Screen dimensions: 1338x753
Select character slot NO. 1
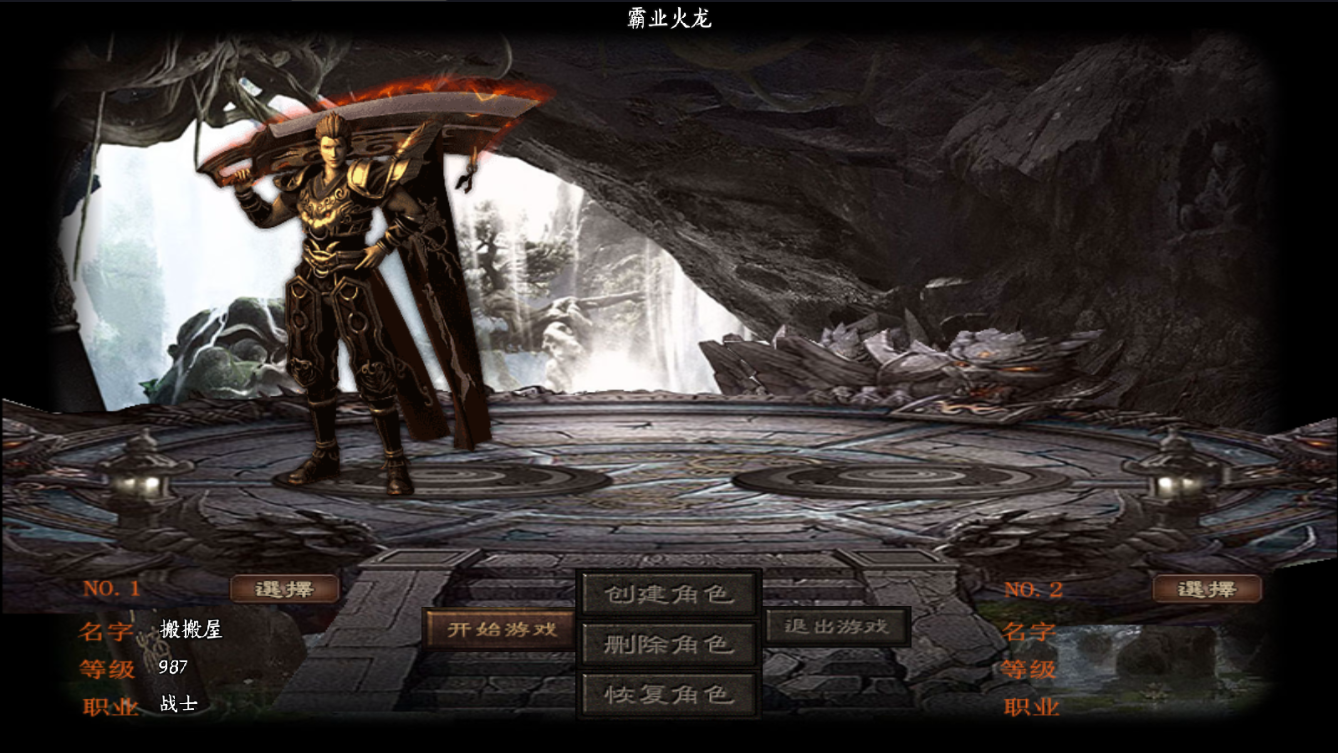click(285, 589)
